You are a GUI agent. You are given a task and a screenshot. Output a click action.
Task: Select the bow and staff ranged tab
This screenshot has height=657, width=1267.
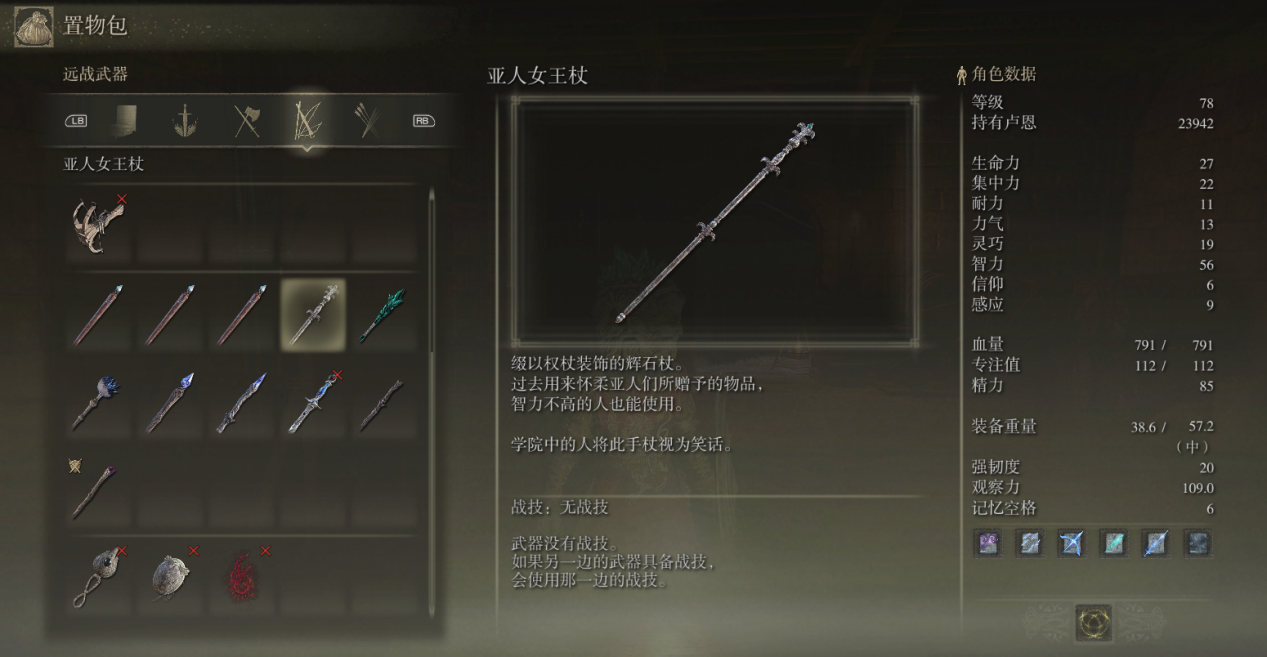coord(306,121)
